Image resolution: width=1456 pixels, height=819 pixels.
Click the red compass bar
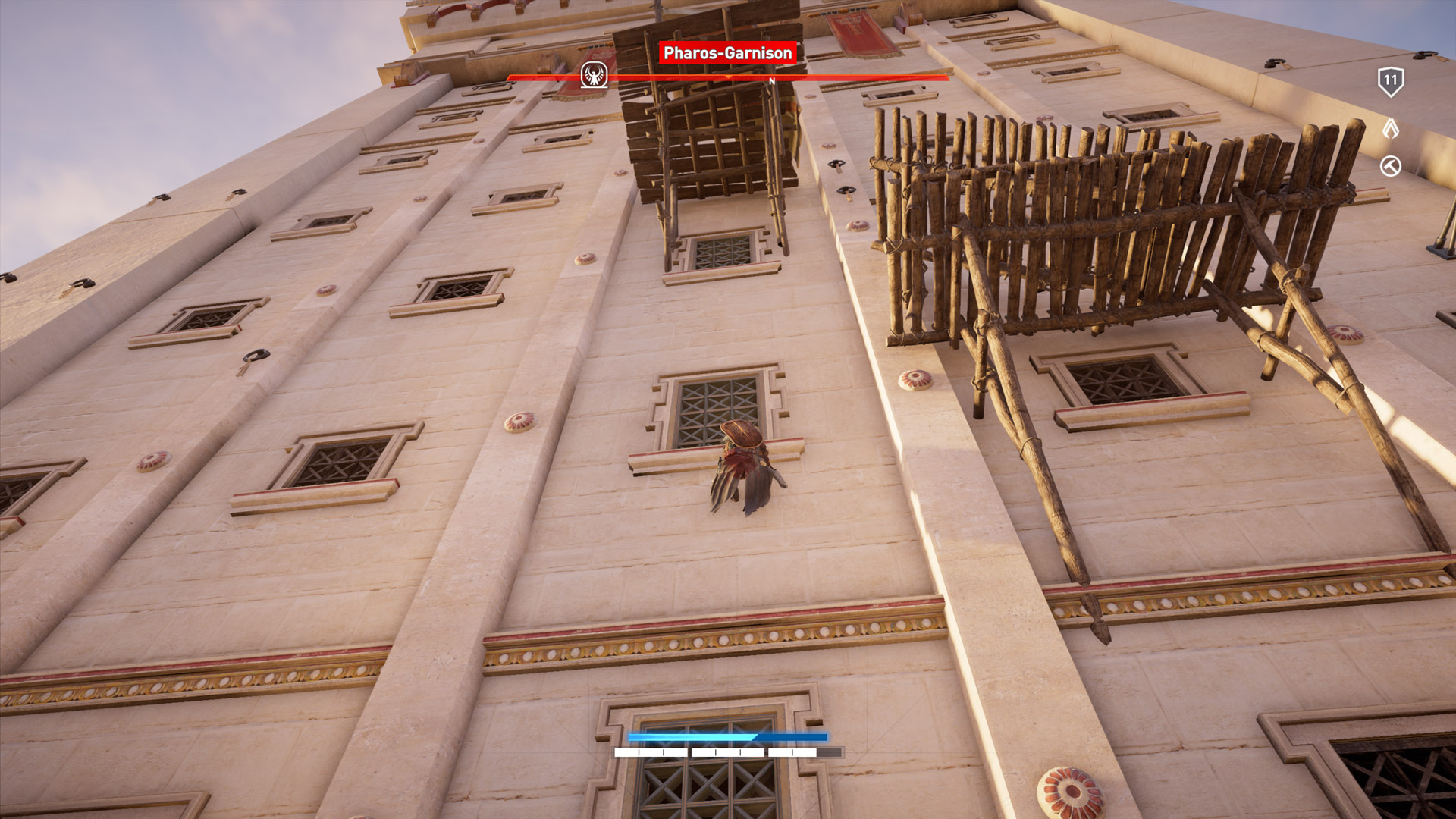pyautogui.click(x=834, y=77)
